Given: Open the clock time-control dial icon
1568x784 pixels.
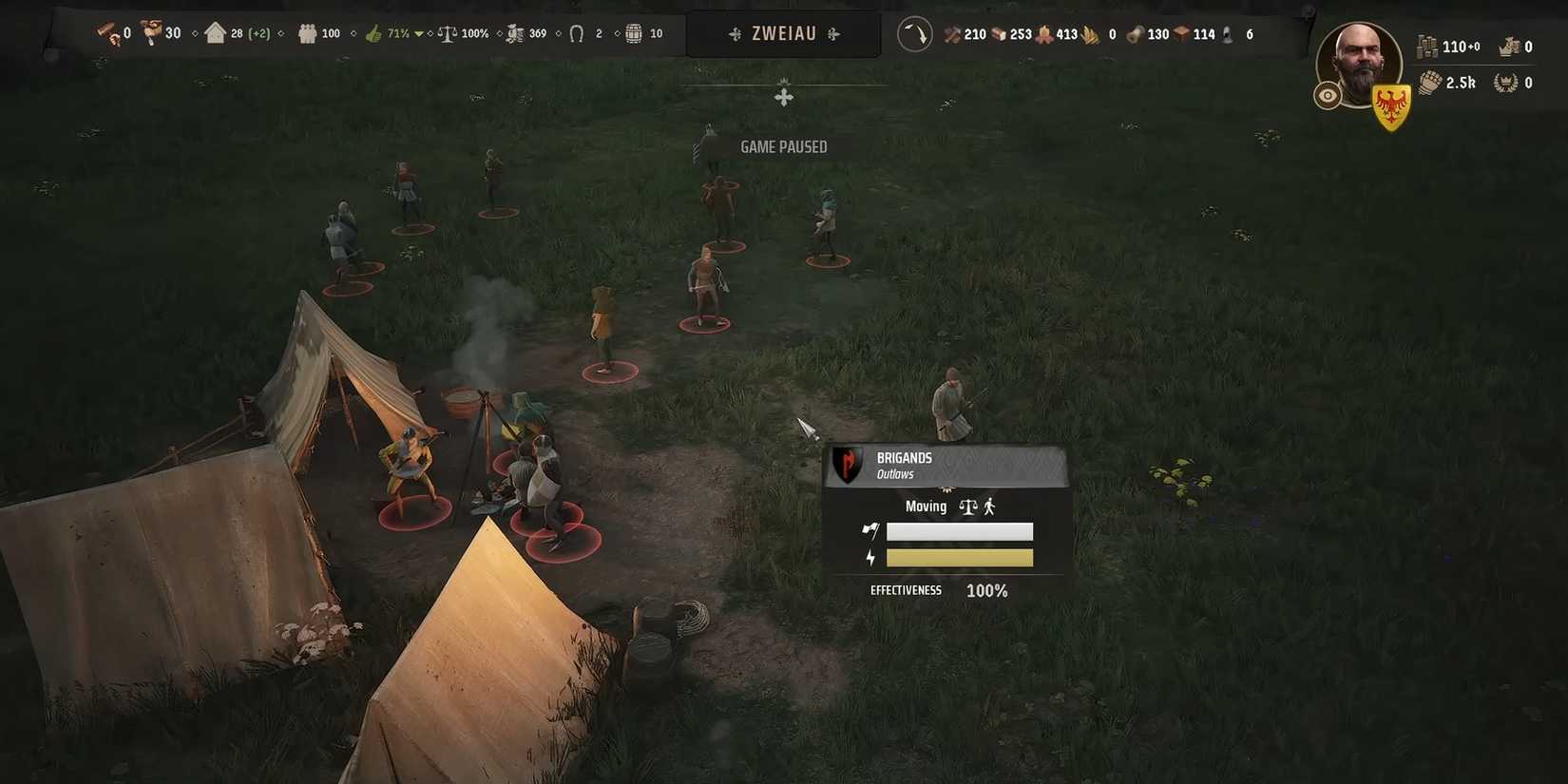Looking at the screenshot, I should pyautogui.click(x=914, y=33).
